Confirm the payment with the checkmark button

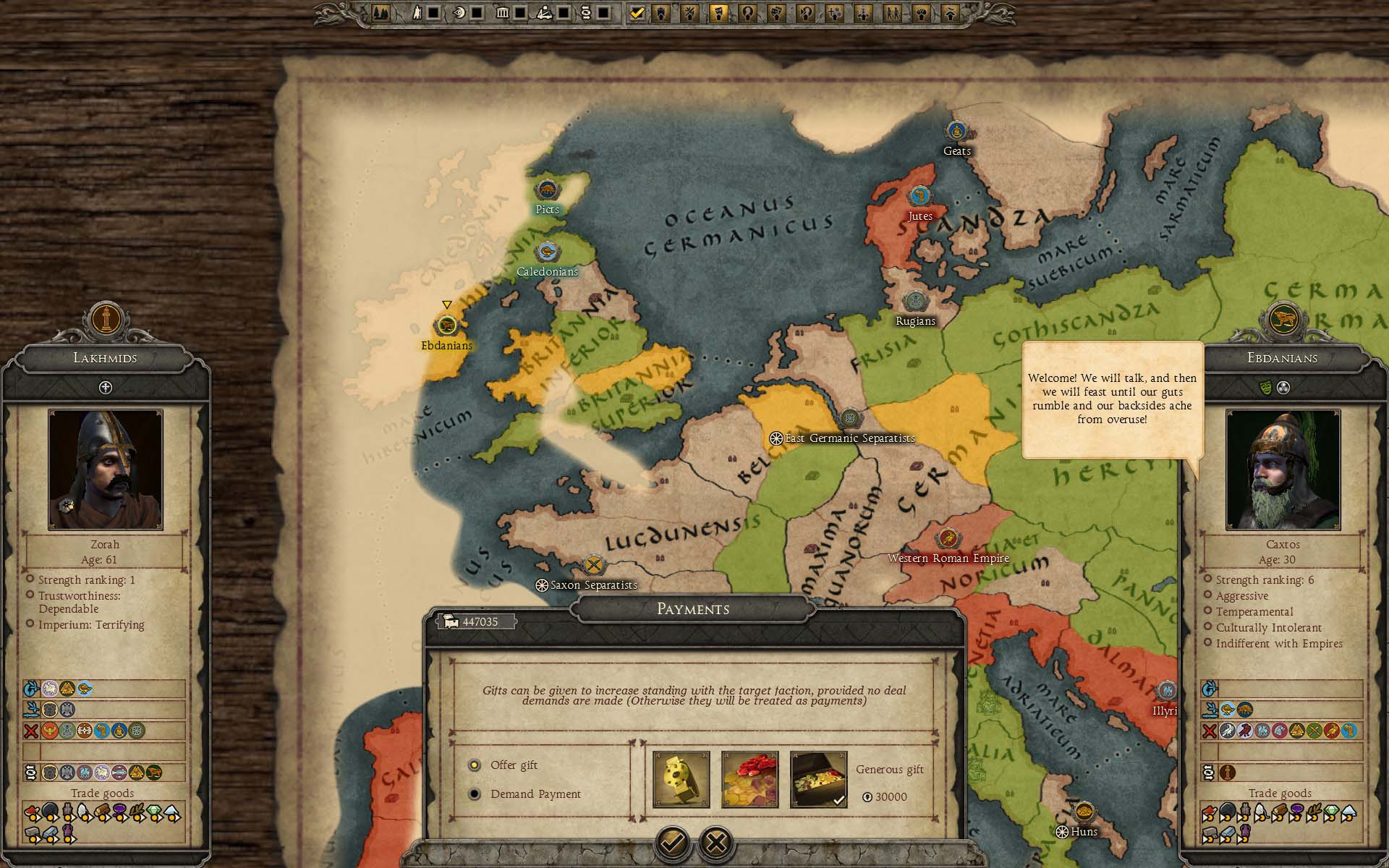672,842
